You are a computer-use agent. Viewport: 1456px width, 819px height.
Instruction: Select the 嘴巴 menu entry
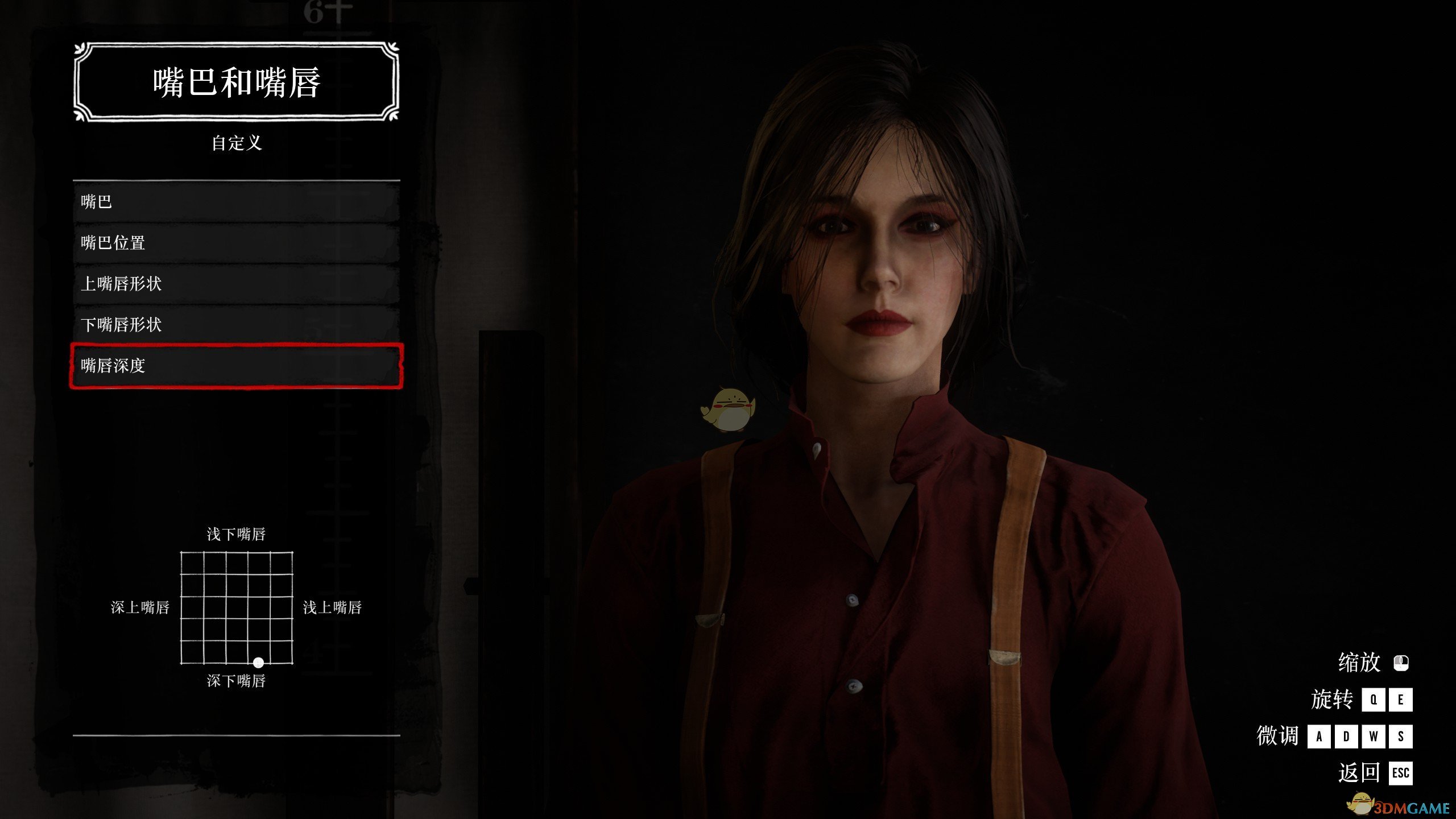[x=236, y=202]
